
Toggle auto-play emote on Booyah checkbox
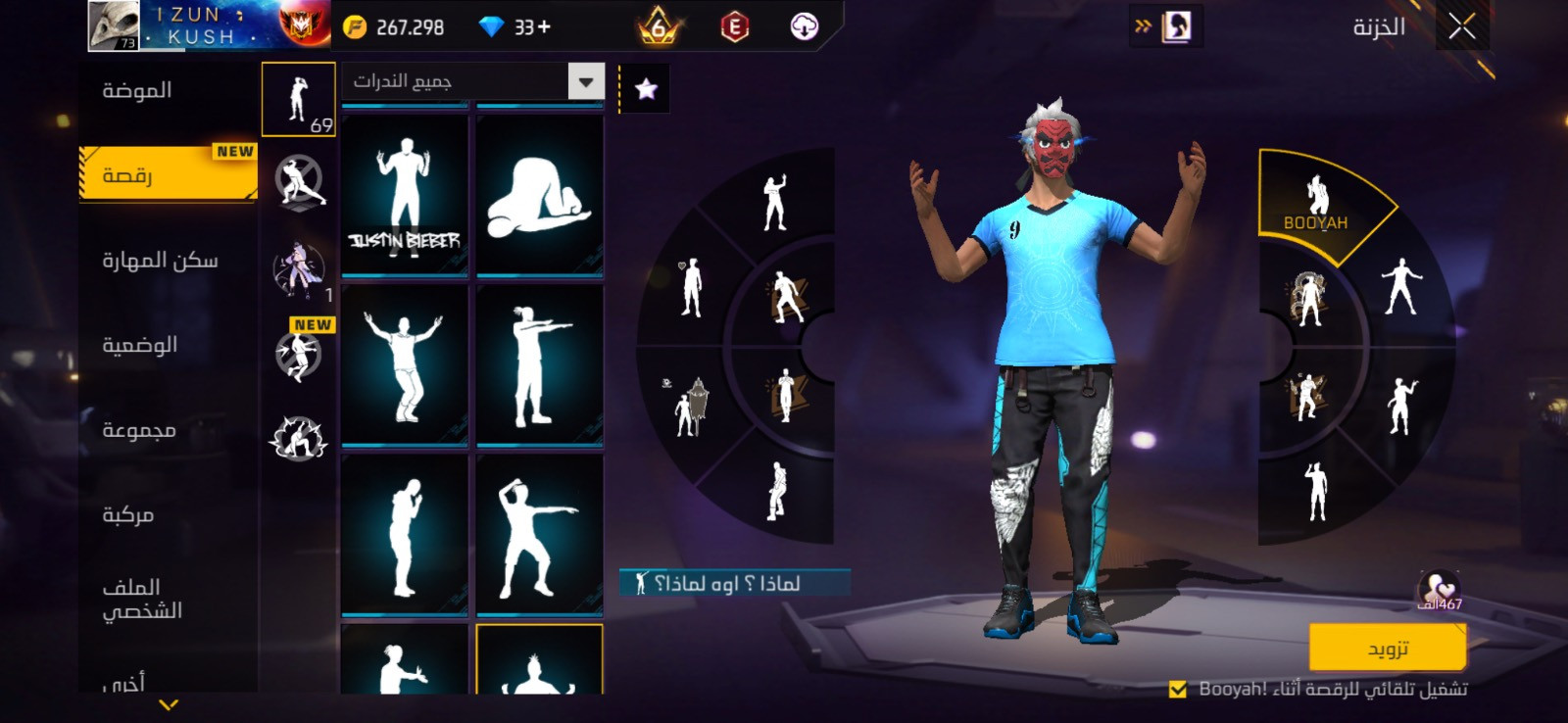pyautogui.click(x=1178, y=690)
